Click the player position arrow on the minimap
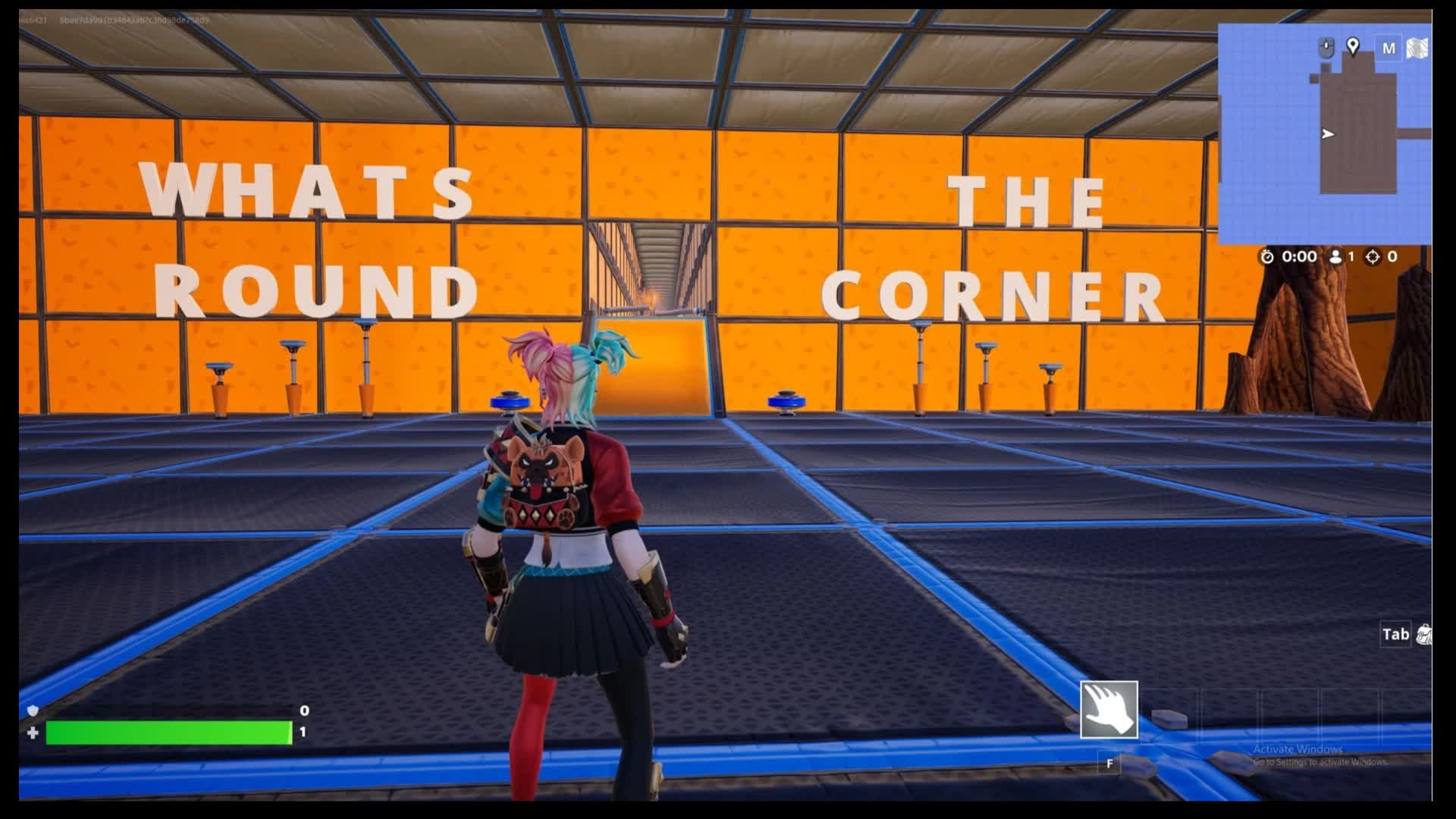This screenshot has width=1456, height=819. (x=1327, y=133)
